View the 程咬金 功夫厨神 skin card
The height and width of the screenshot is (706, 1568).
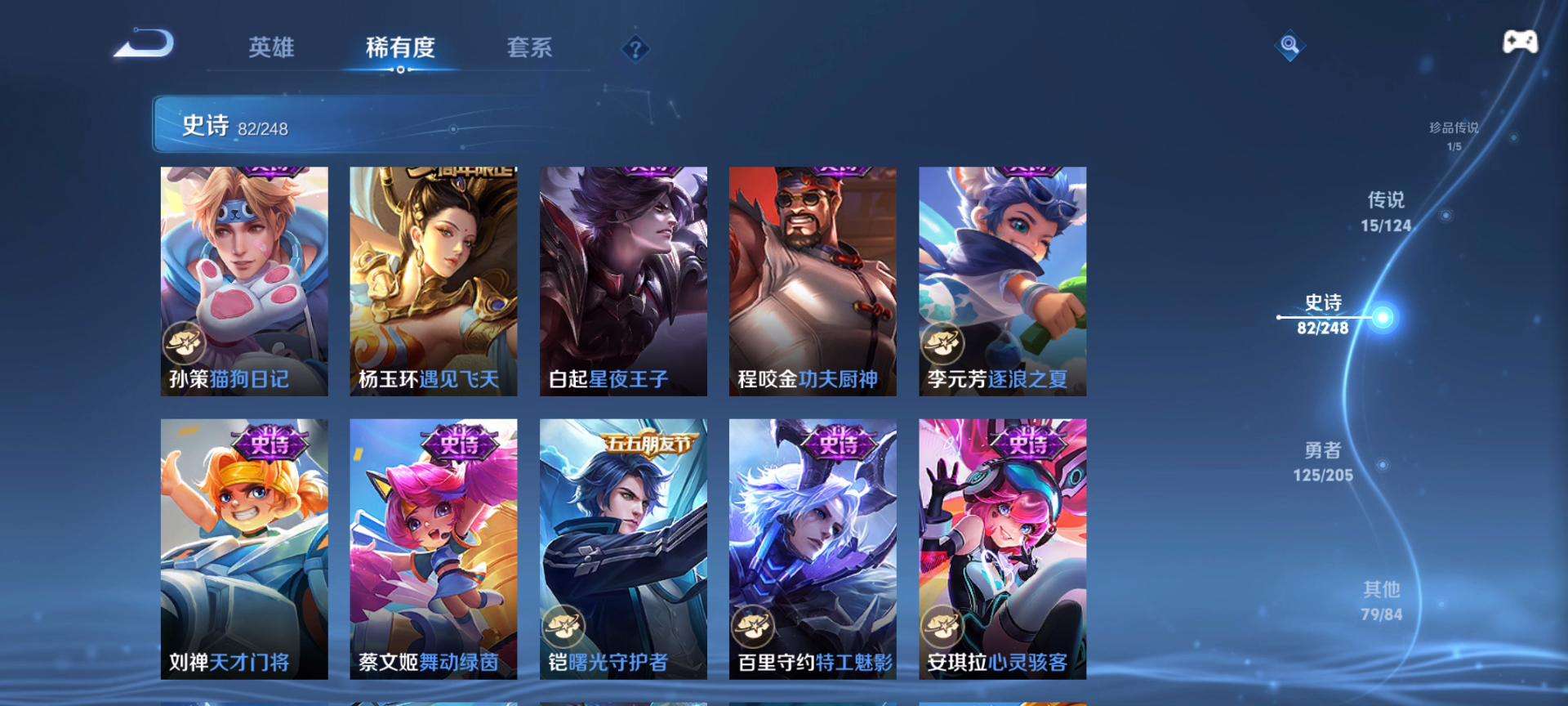(813, 281)
